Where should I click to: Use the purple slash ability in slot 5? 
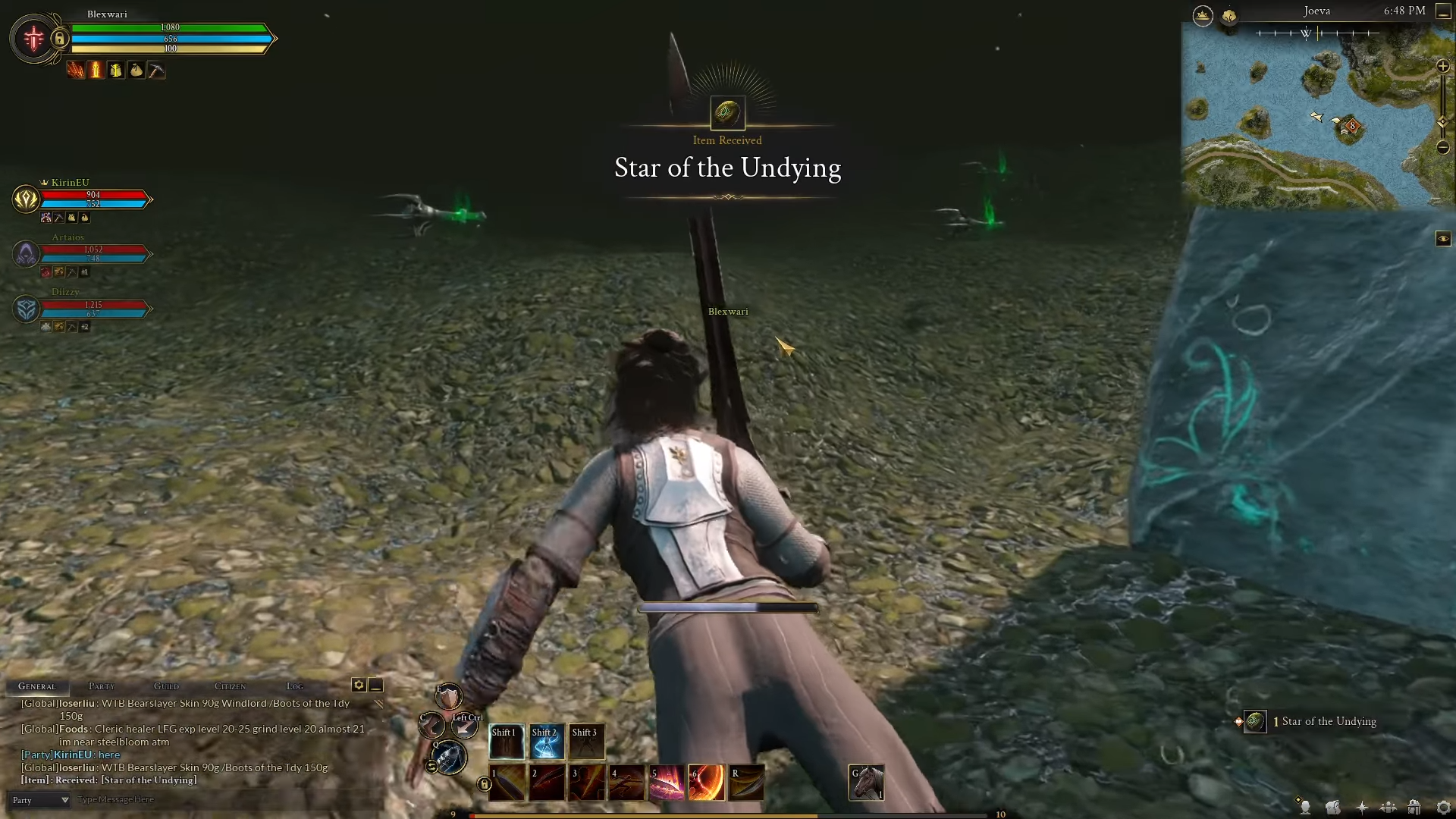pyautogui.click(x=667, y=783)
